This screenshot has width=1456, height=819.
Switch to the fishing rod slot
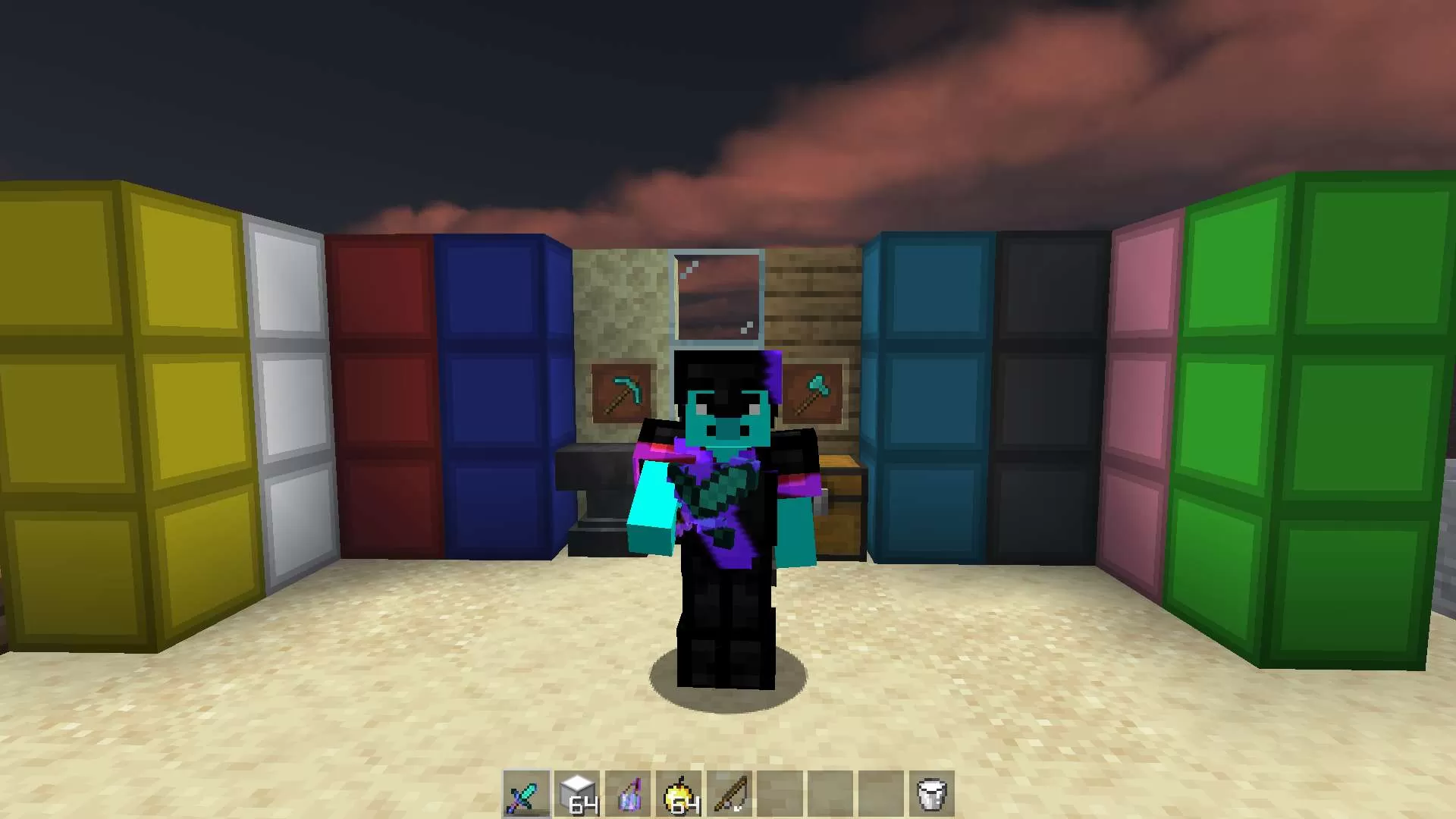(730, 795)
